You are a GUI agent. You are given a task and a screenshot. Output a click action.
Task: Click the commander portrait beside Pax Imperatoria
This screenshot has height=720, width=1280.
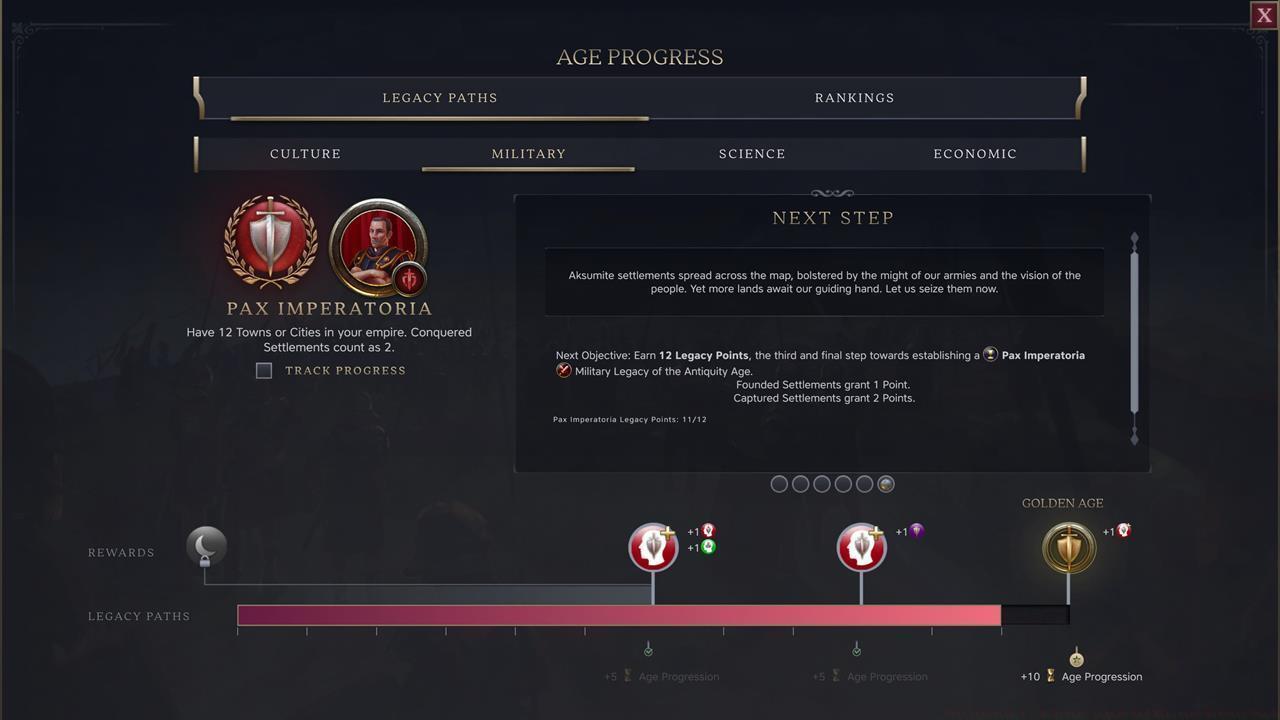pos(378,247)
